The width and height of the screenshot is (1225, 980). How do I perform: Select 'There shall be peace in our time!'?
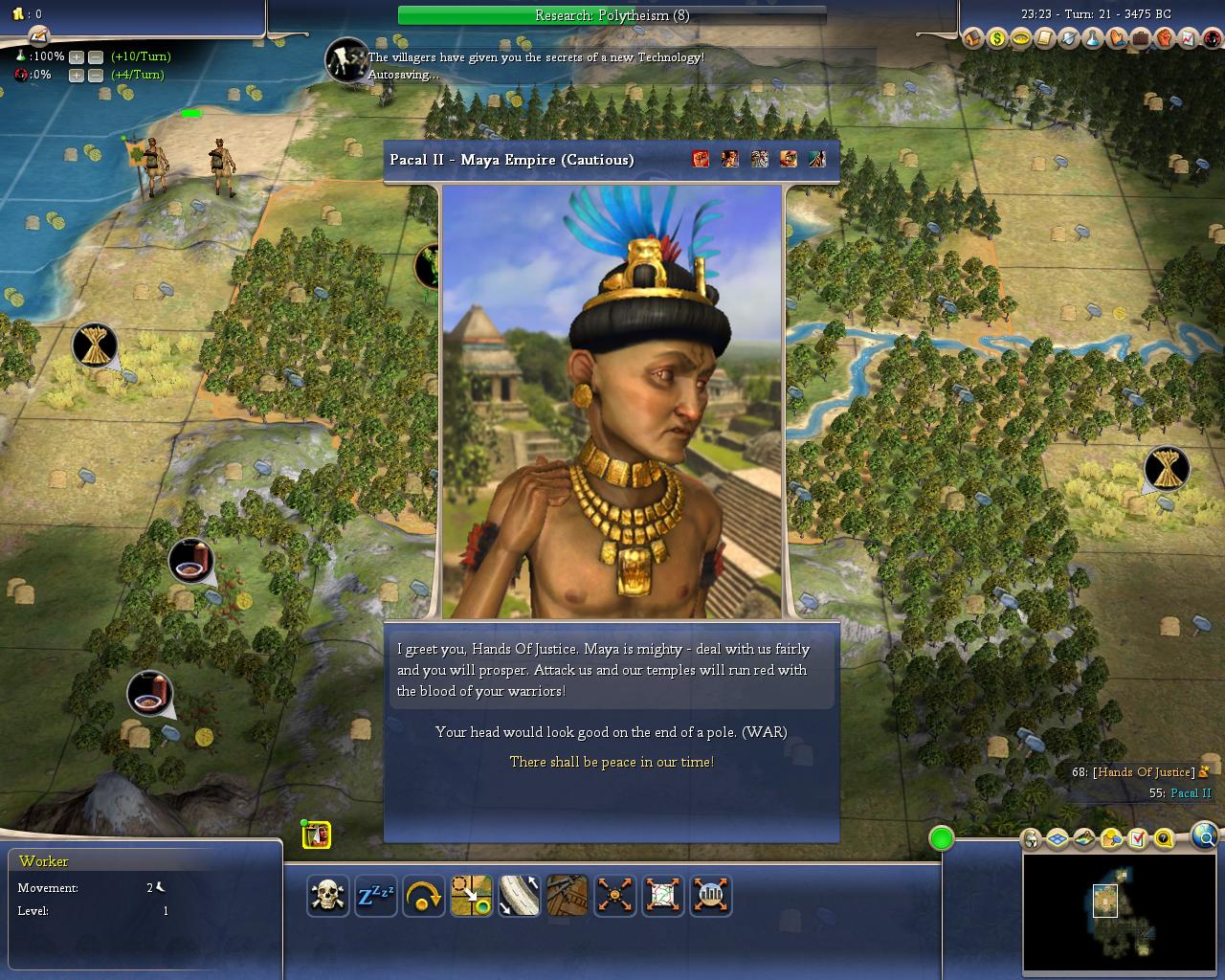(x=612, y=762)
